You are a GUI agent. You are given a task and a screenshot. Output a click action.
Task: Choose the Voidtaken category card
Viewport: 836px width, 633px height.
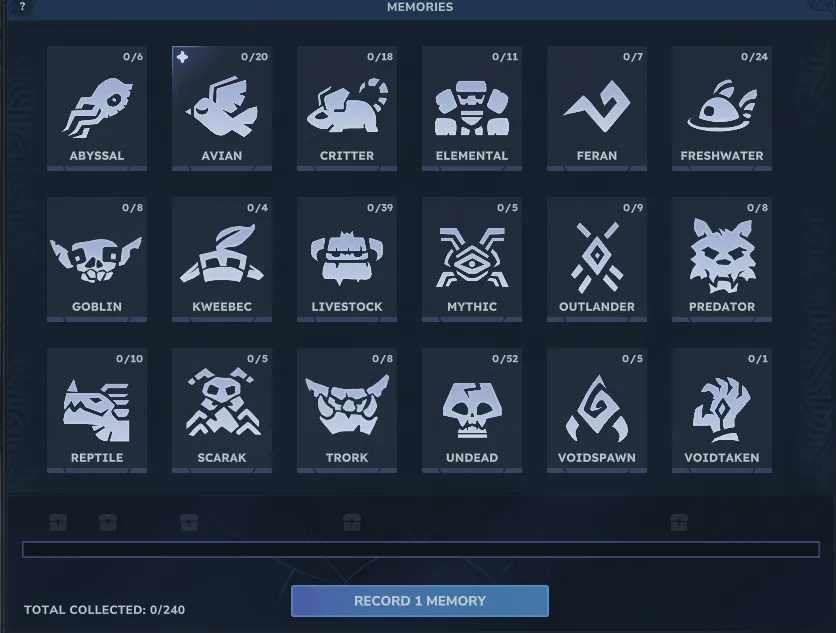(722, 410)
